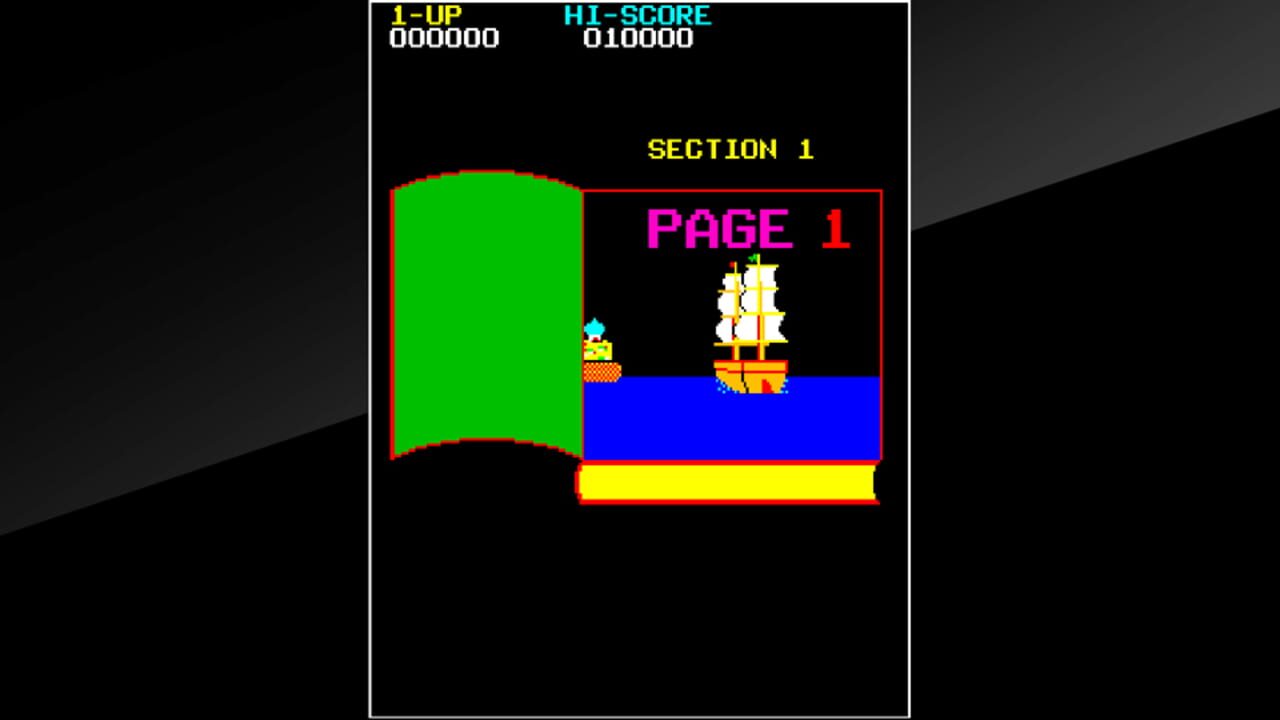Click the high score value 010000
1280x720 pixels.
tap(637, 39)
